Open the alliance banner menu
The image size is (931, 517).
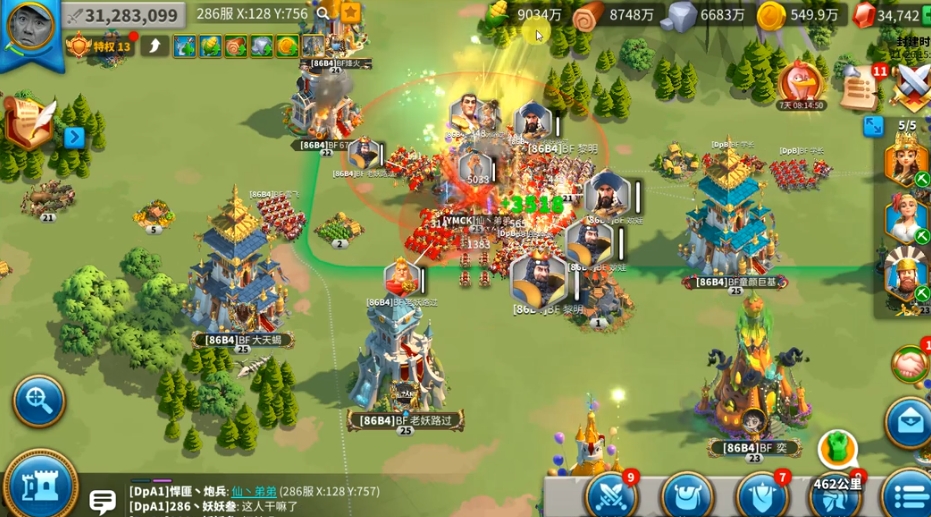click(762, 496)
